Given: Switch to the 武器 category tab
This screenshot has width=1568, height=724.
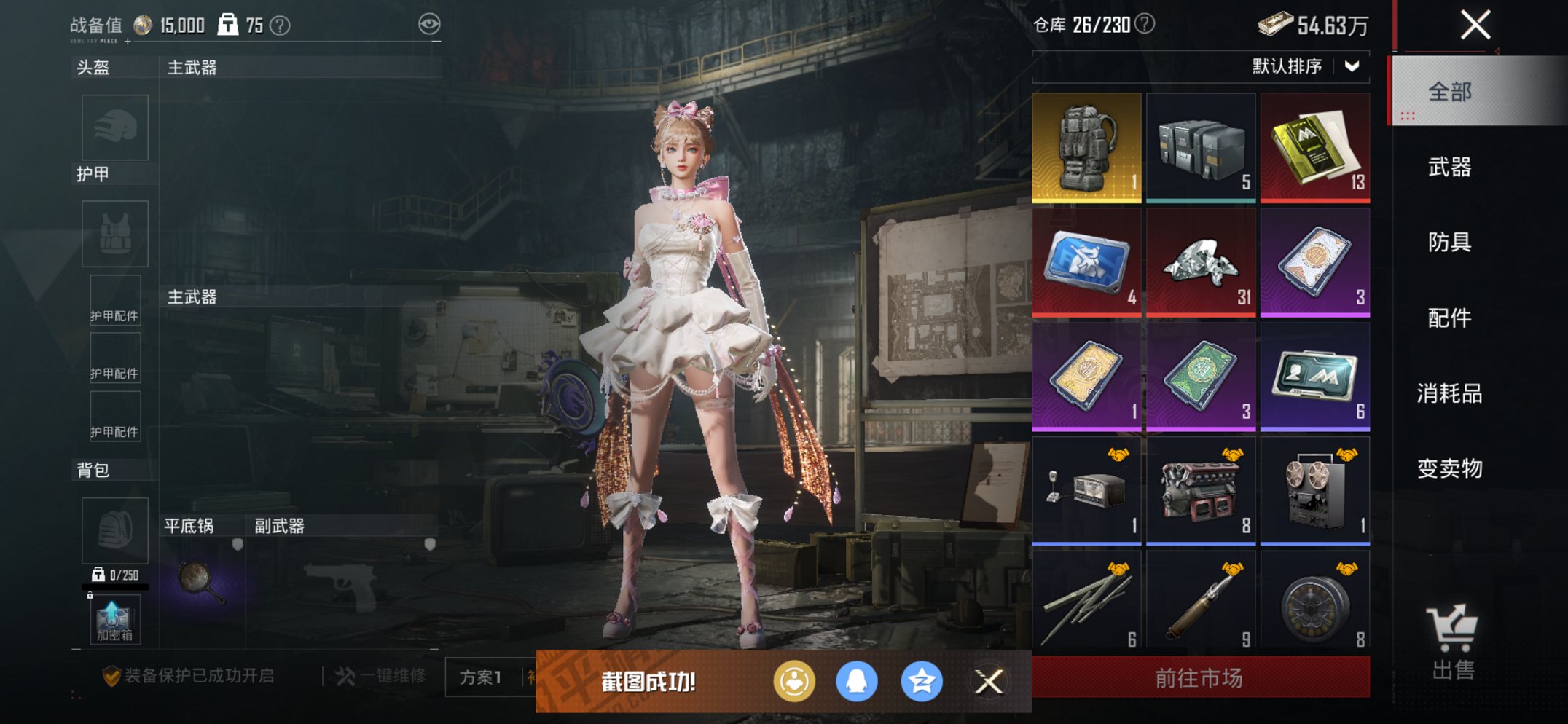Looking at the screenshot, I should [x=1449, y=168].
